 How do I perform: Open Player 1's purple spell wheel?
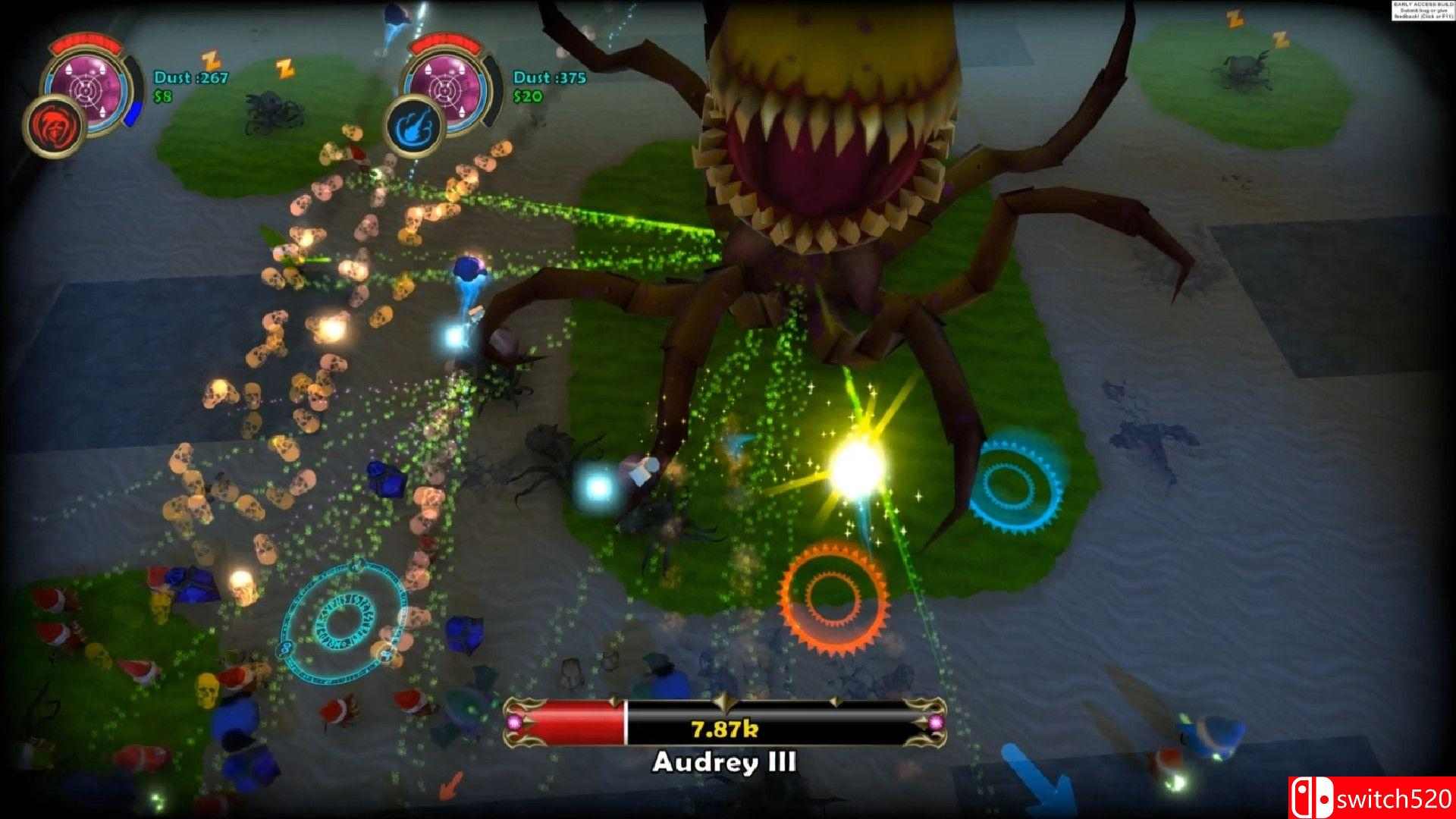(x=86, y=89)
